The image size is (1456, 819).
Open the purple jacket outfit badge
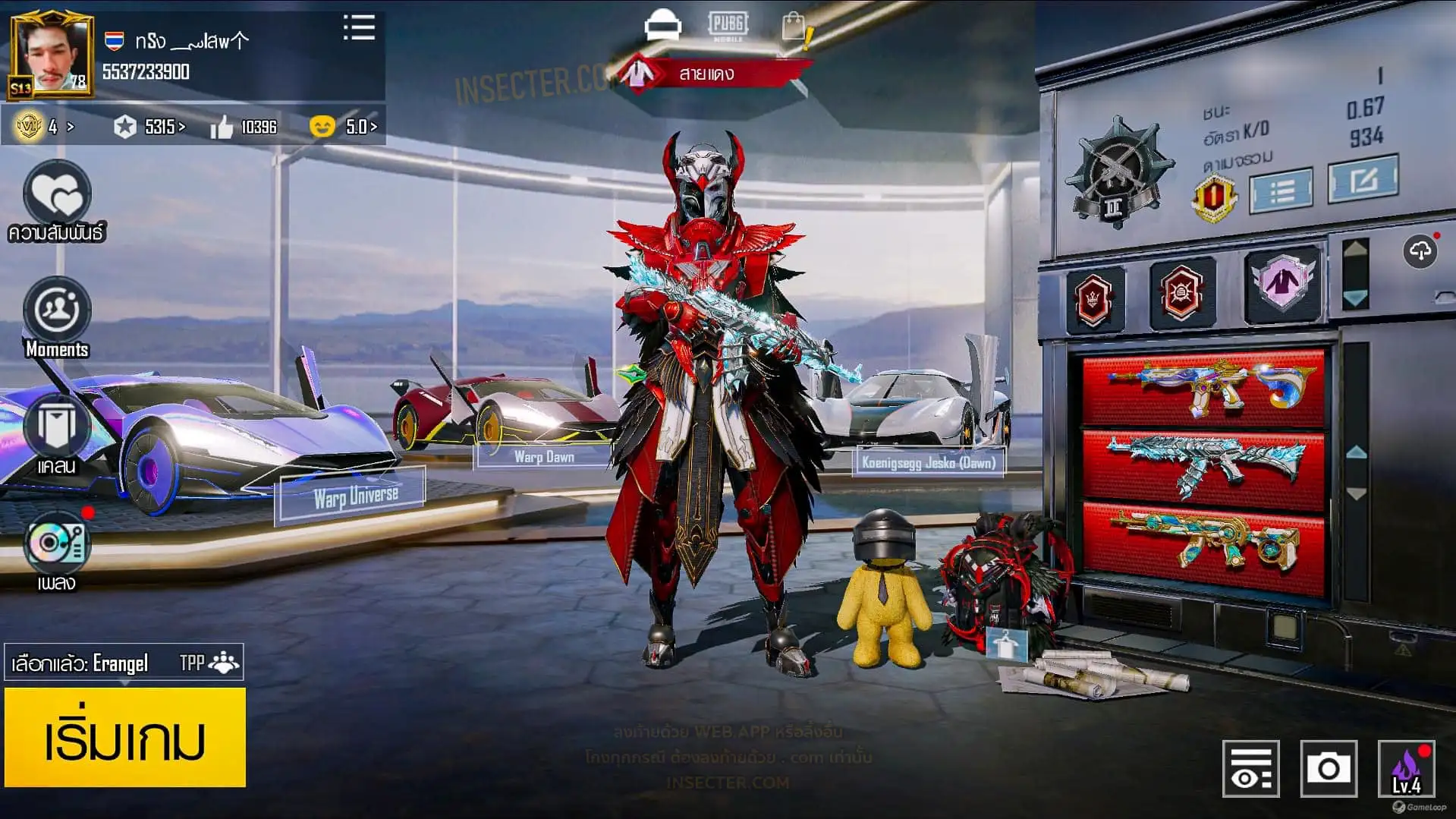click(x=1281, y=283)
